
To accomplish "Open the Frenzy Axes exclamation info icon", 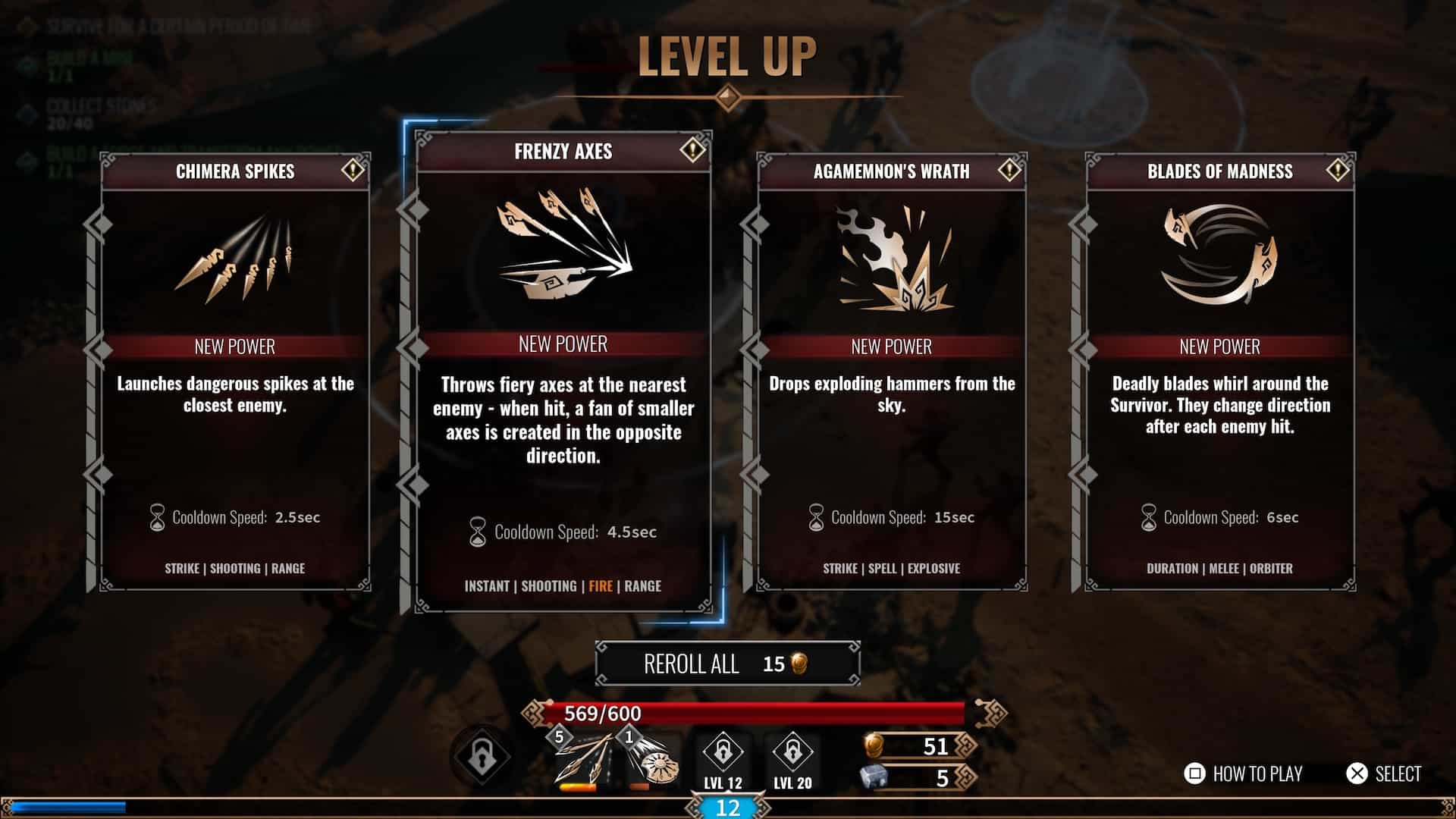I will tap(692, 149).
